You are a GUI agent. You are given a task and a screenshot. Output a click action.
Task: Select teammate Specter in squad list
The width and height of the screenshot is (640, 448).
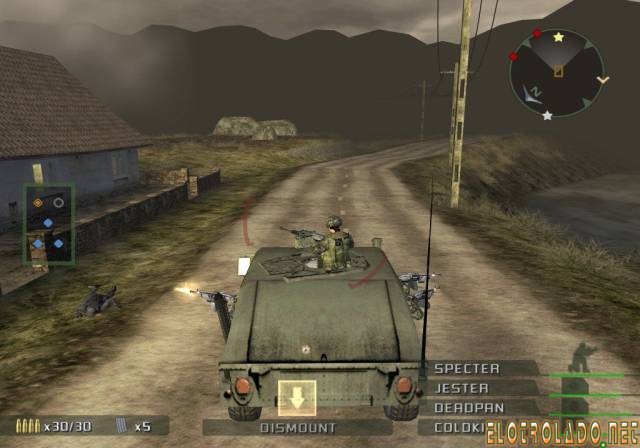[466, 369]
